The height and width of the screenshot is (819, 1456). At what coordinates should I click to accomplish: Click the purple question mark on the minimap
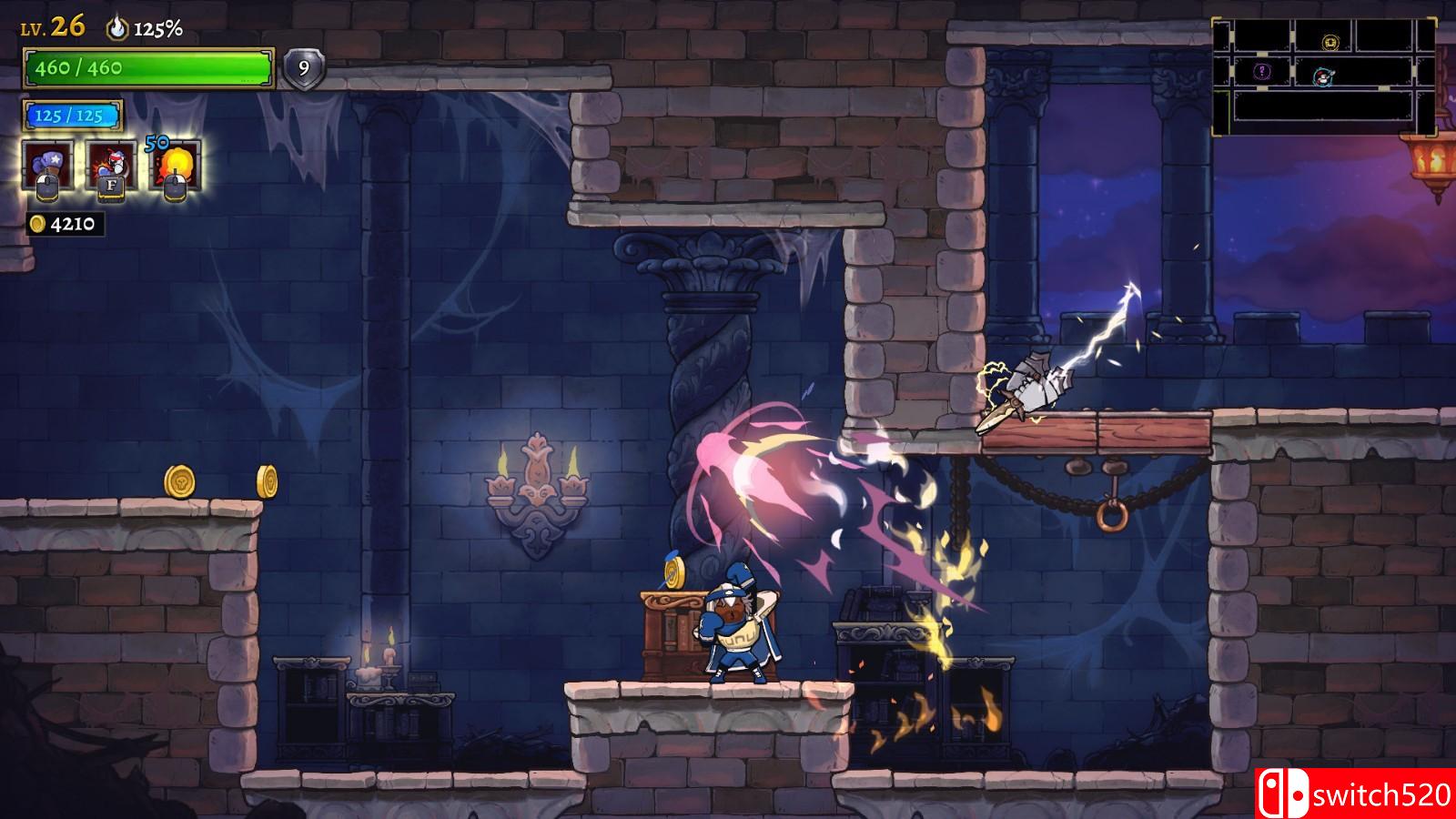coord(1261,71)
